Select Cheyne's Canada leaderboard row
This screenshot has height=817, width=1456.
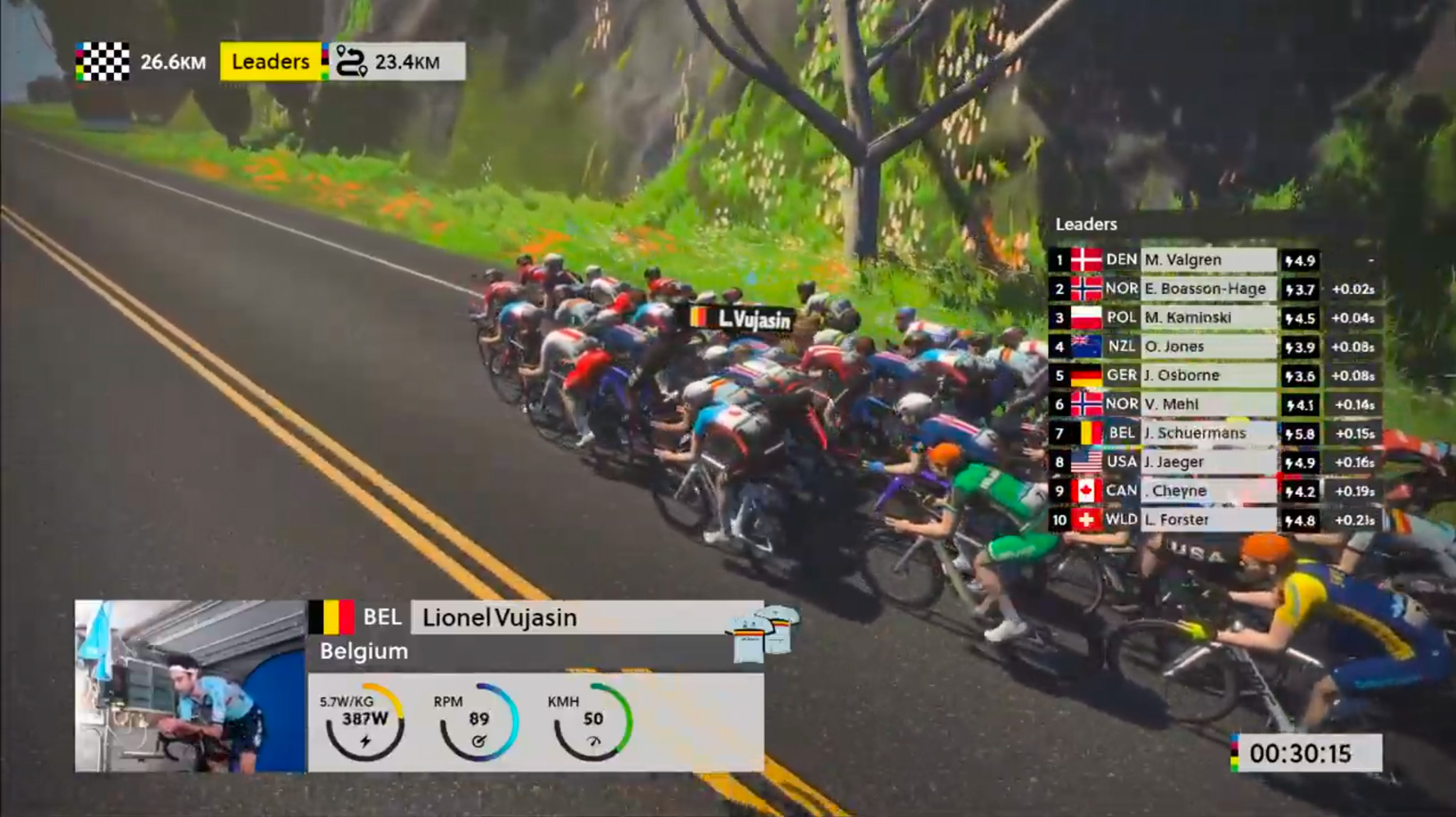click(1207, 491)
